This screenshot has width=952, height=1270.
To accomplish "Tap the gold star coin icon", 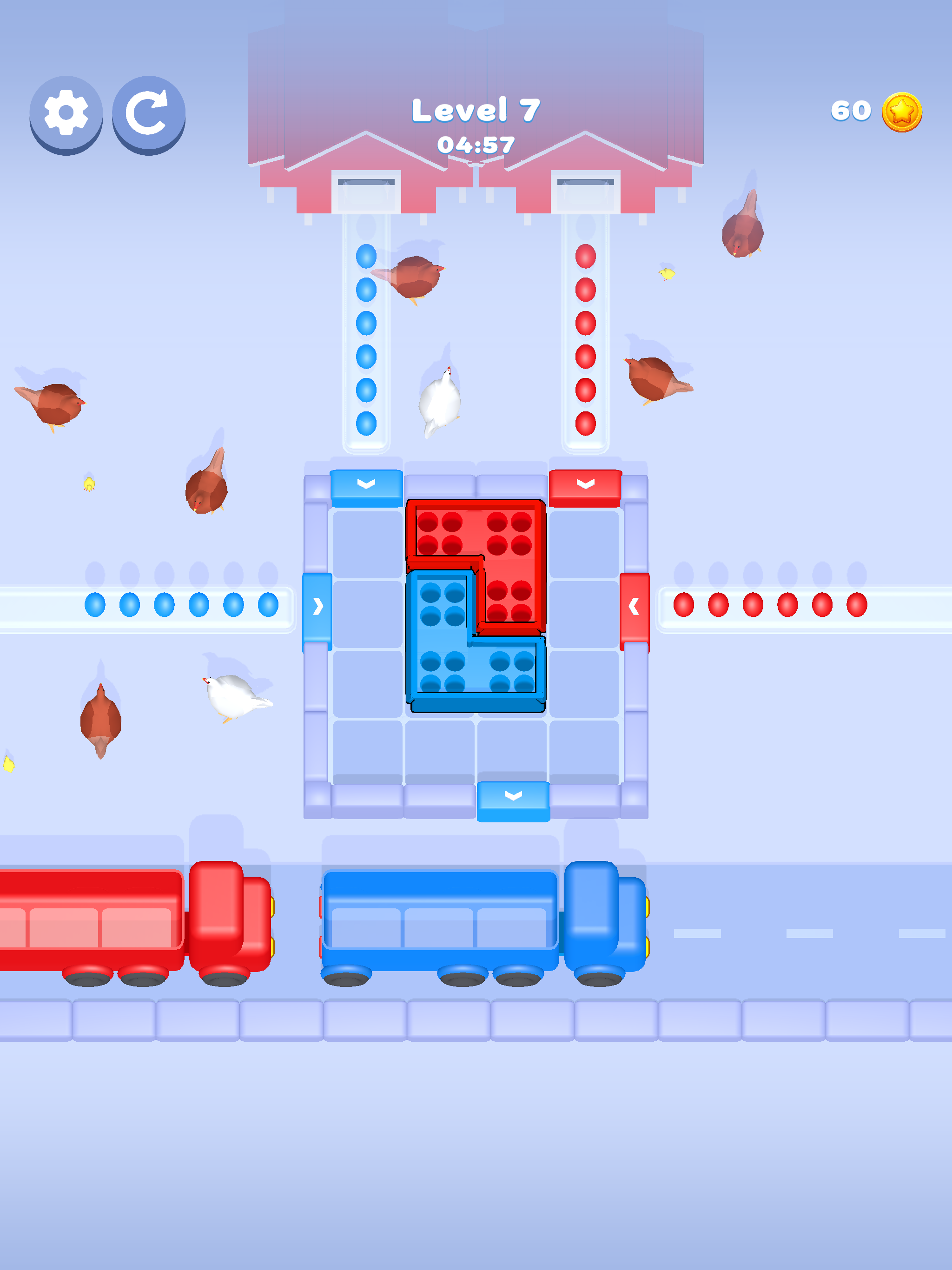I will point(901,112).
